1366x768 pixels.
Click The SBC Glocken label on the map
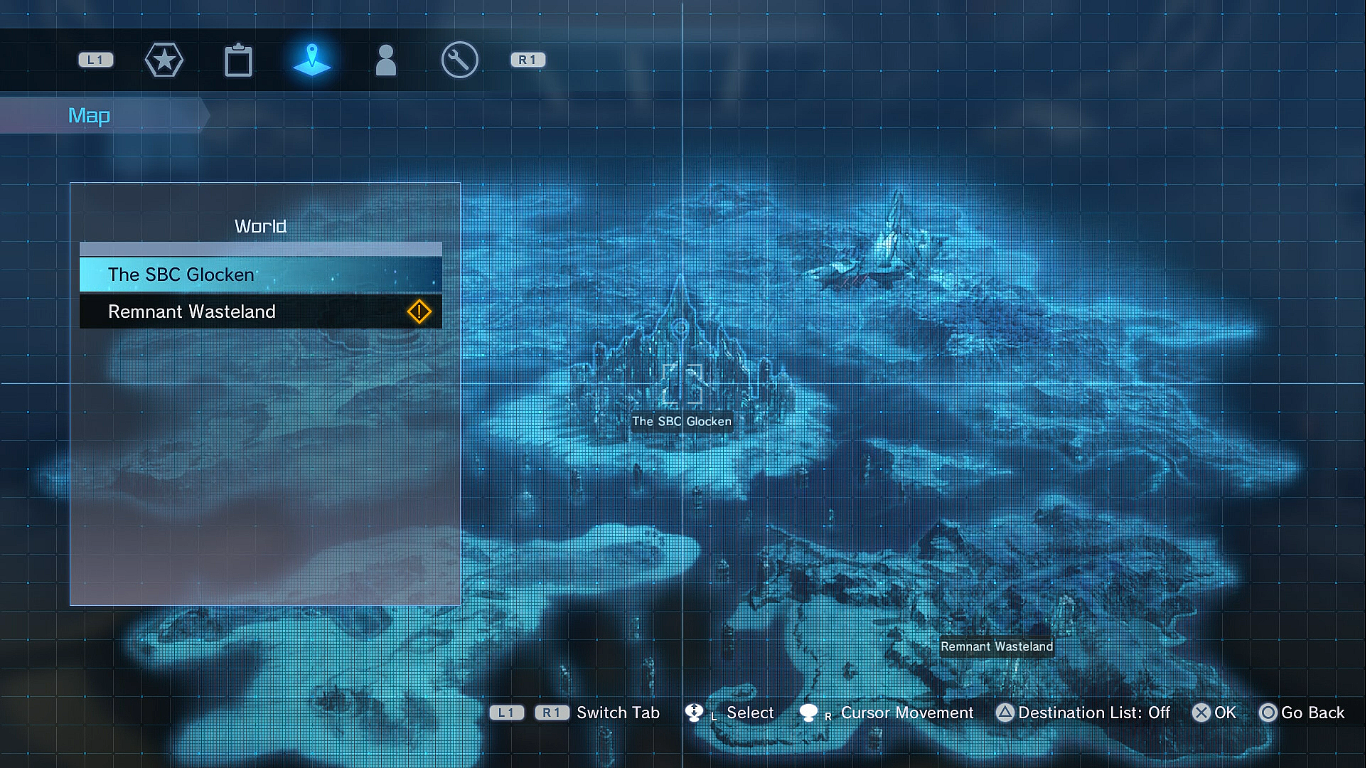point(682,422)
